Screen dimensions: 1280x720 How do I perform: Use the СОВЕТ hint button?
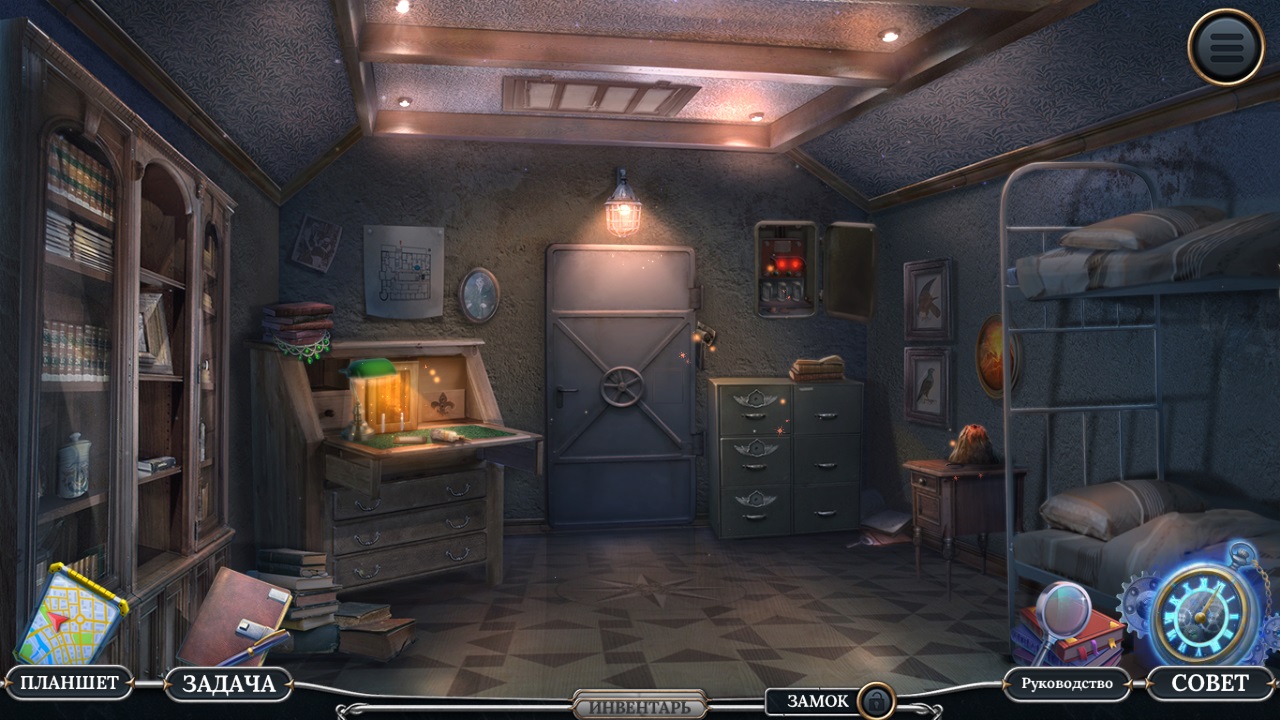1209,683
